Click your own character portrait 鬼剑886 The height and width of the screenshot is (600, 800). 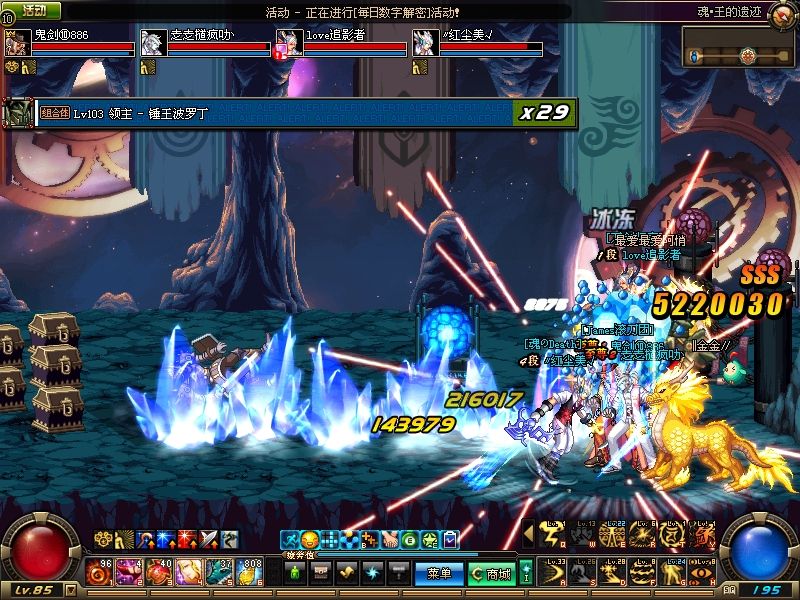pyautogui.click(x=16, y=42)
